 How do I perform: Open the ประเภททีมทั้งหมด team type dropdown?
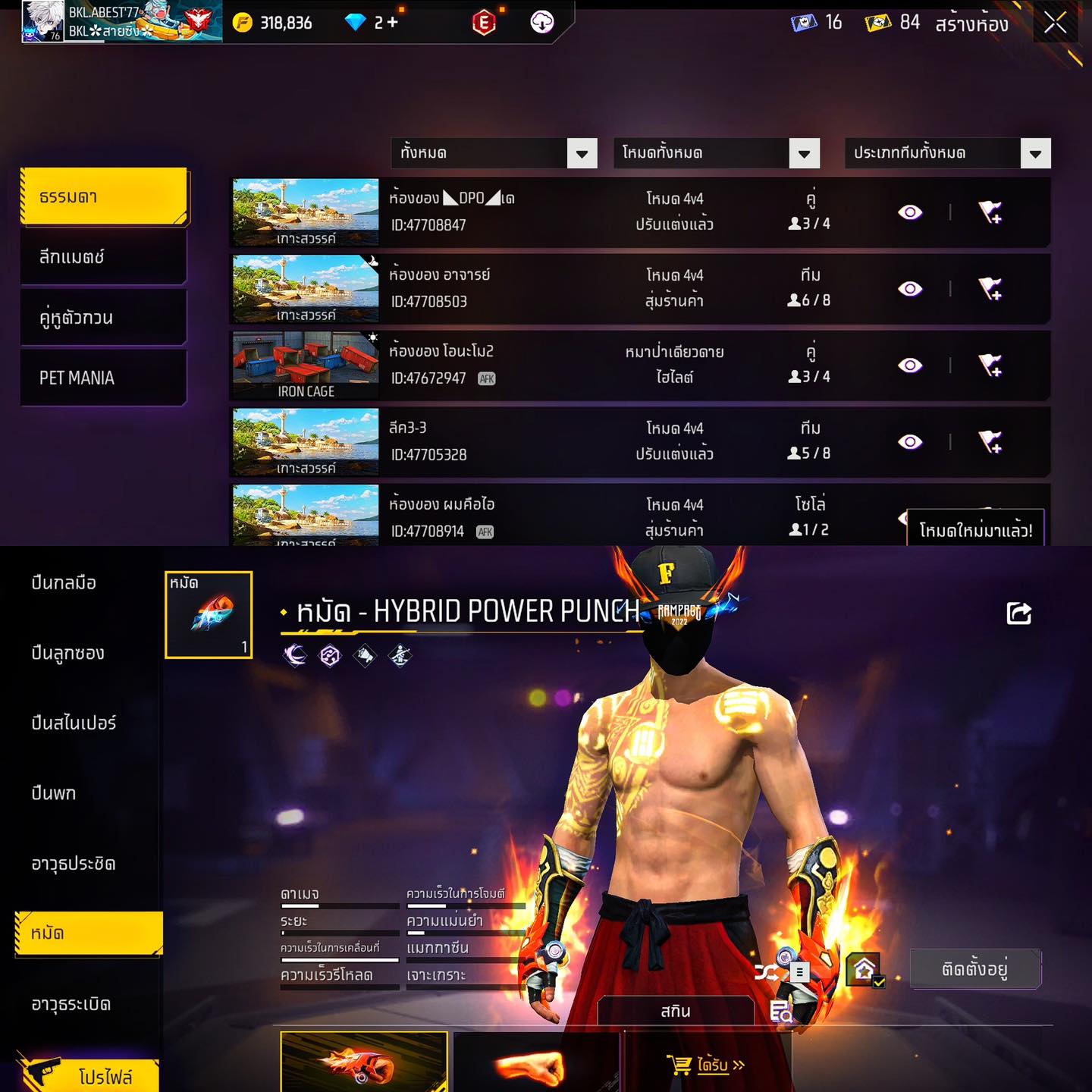click(x=947, y=153)
